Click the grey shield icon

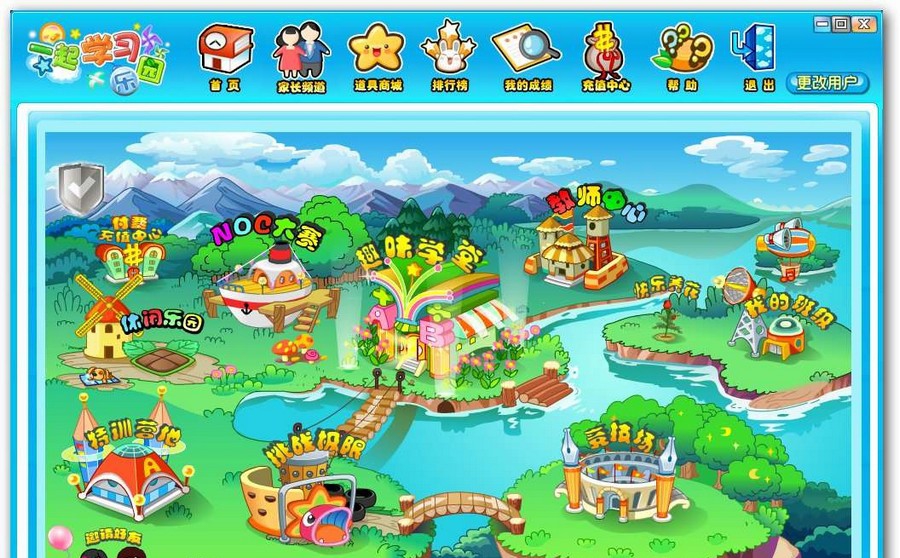click(x=80, y=188)
